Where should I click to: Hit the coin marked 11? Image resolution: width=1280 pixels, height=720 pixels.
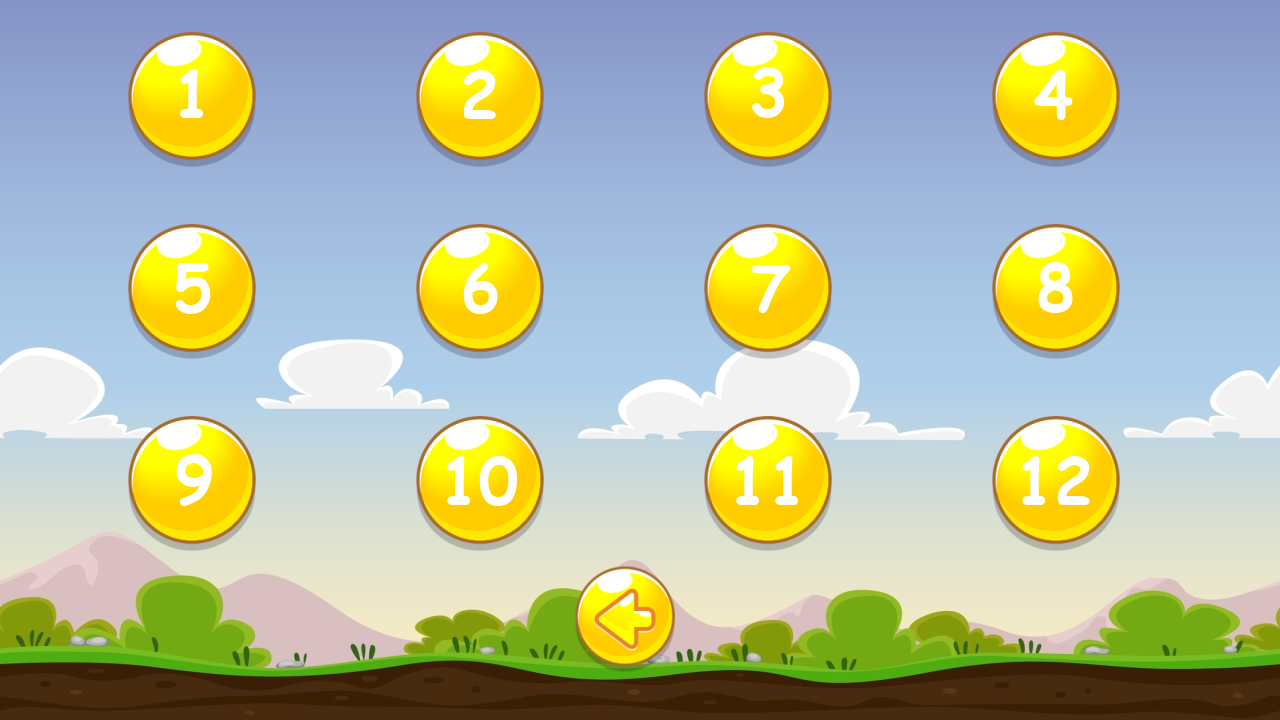coord(767,480)
